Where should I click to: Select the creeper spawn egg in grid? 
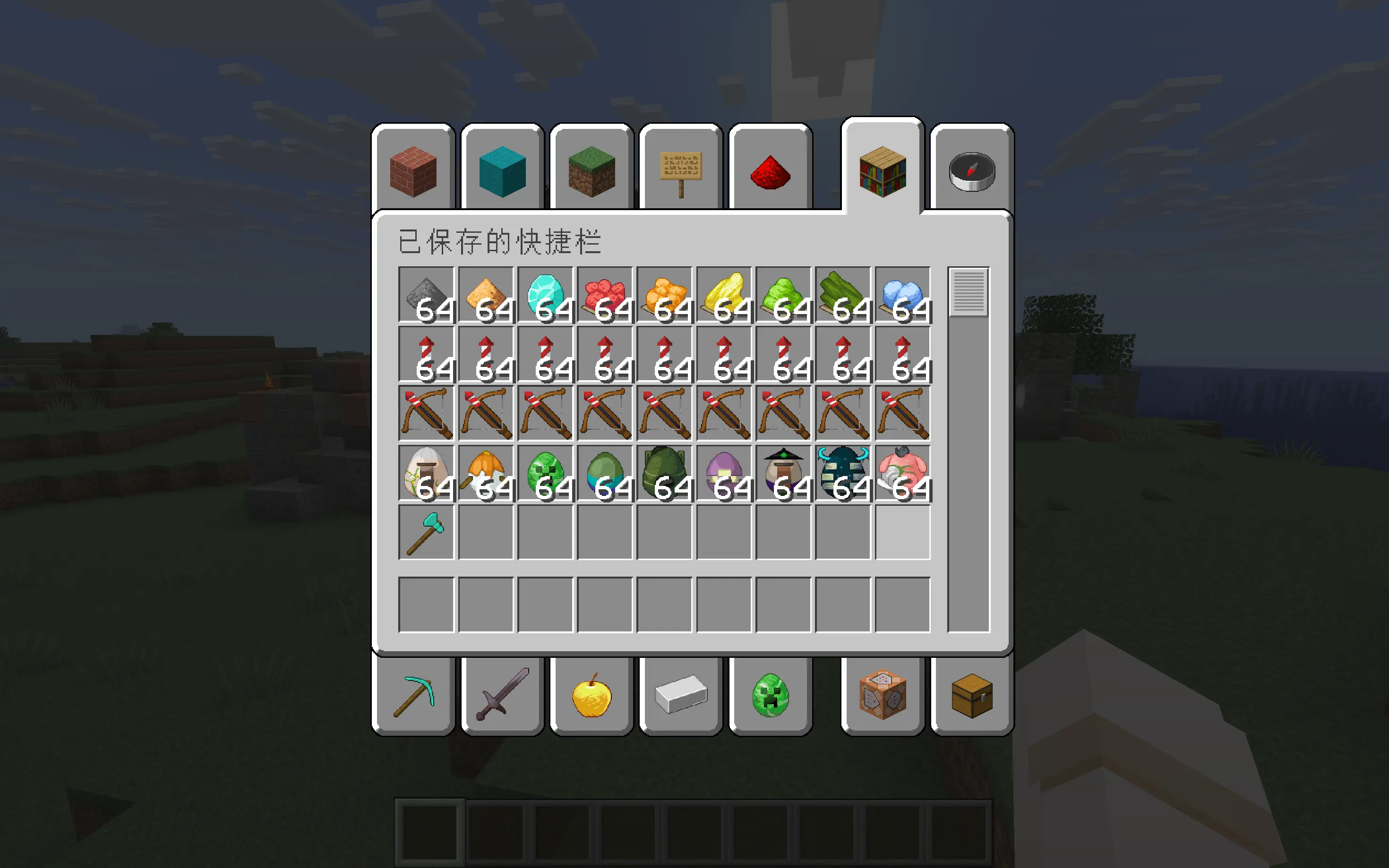tap(546, 473)
